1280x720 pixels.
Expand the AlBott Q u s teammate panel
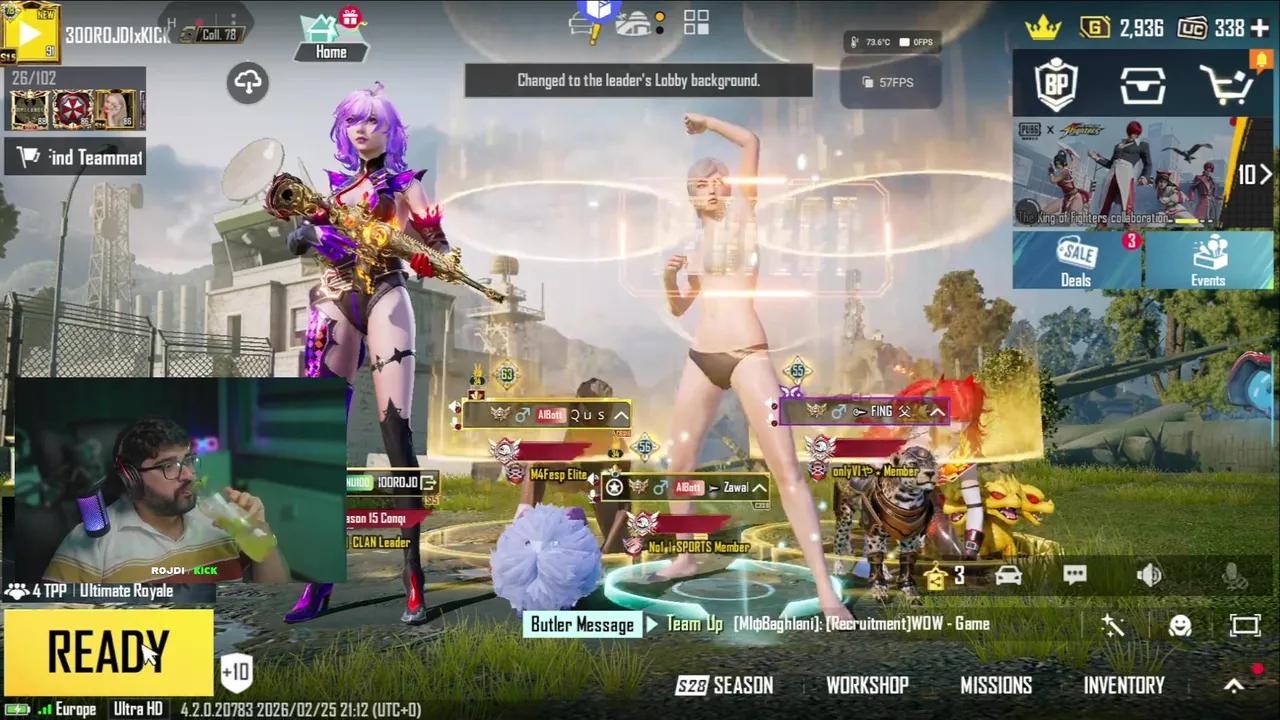point(621,414)
